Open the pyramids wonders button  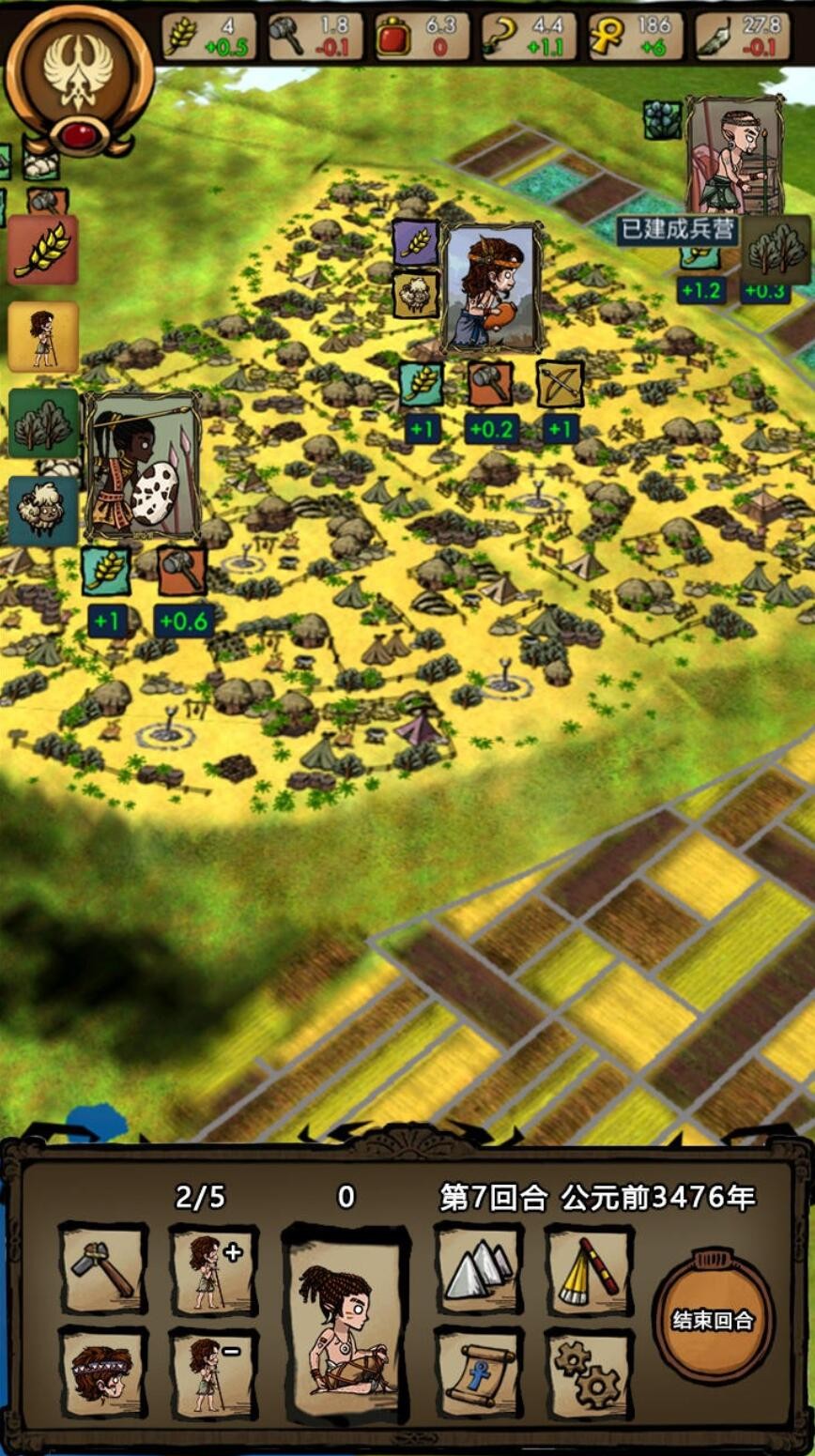point(478,1267)
